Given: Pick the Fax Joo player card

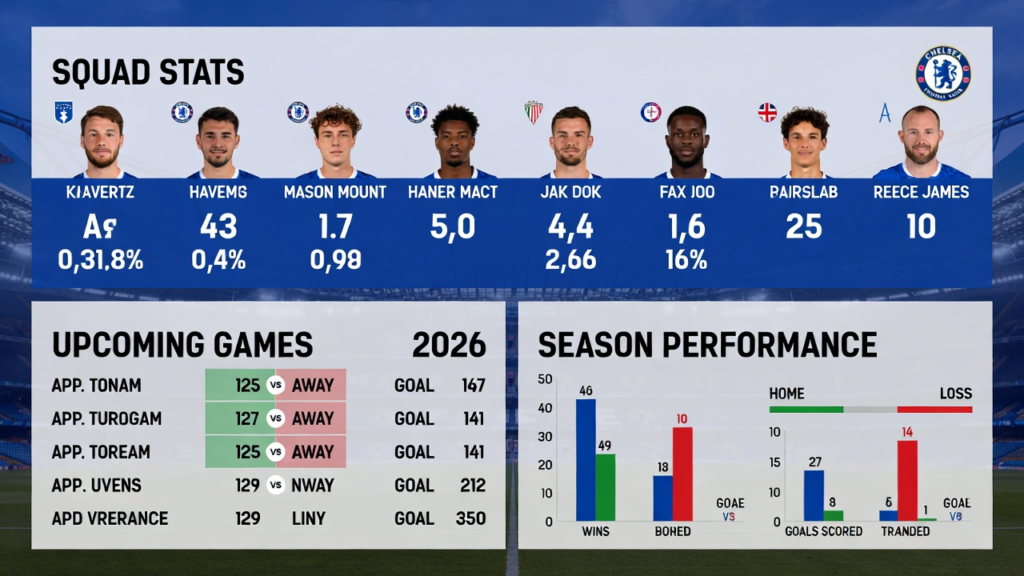Looking at the screenshot, I should 686,190.
